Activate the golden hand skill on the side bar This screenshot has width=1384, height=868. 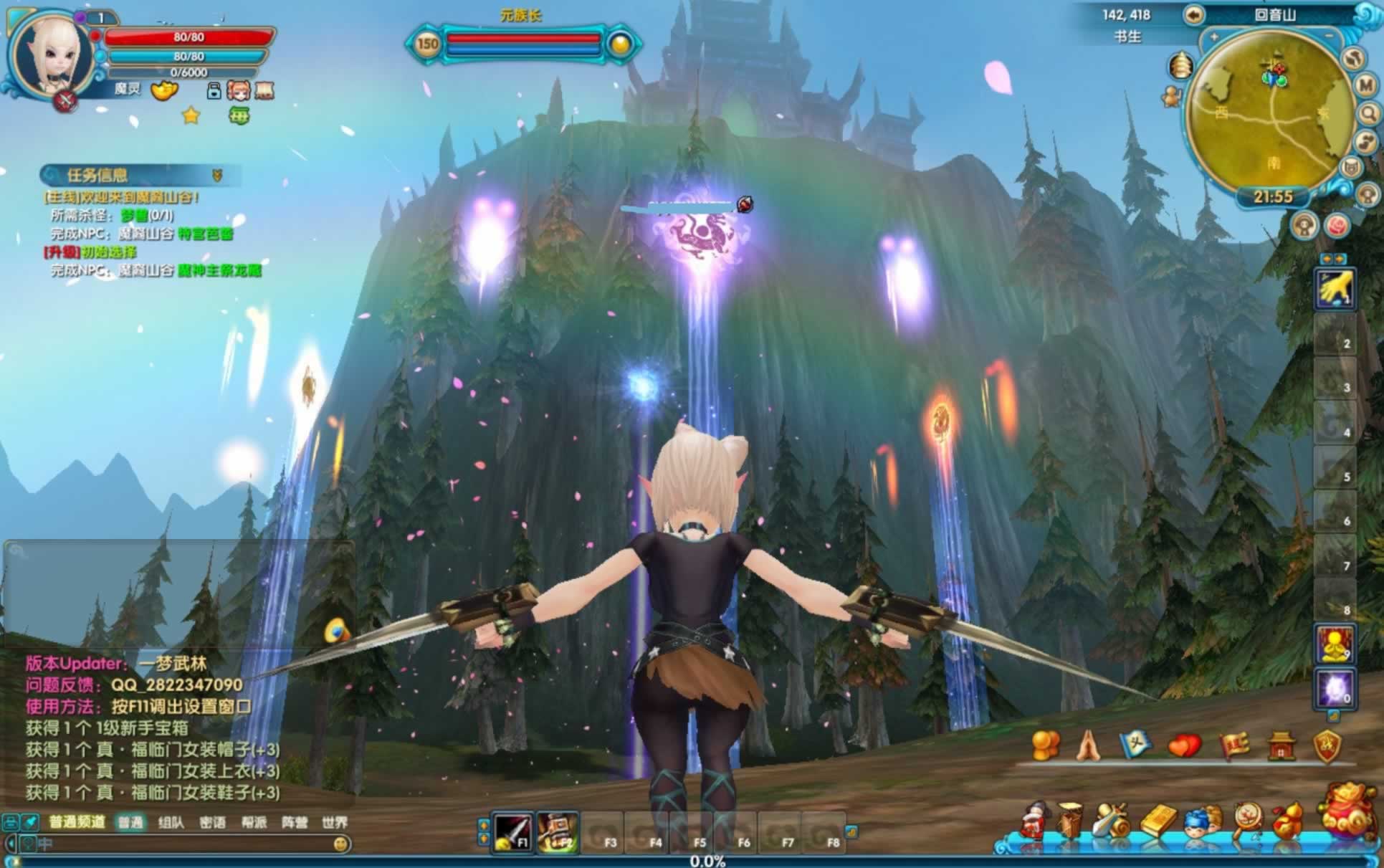(1334, 289)
